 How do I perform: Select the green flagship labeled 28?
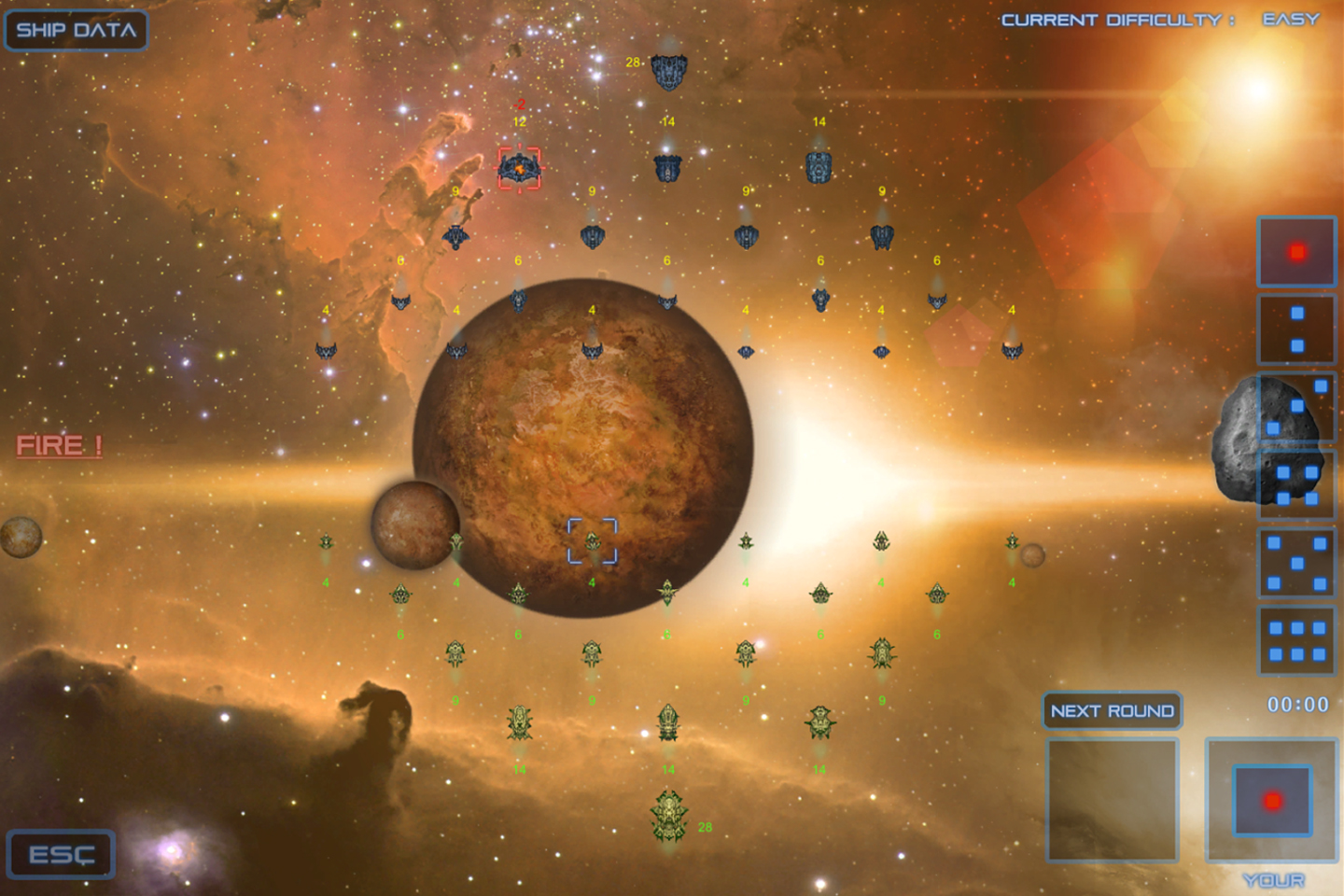click(x=669, y=816)
